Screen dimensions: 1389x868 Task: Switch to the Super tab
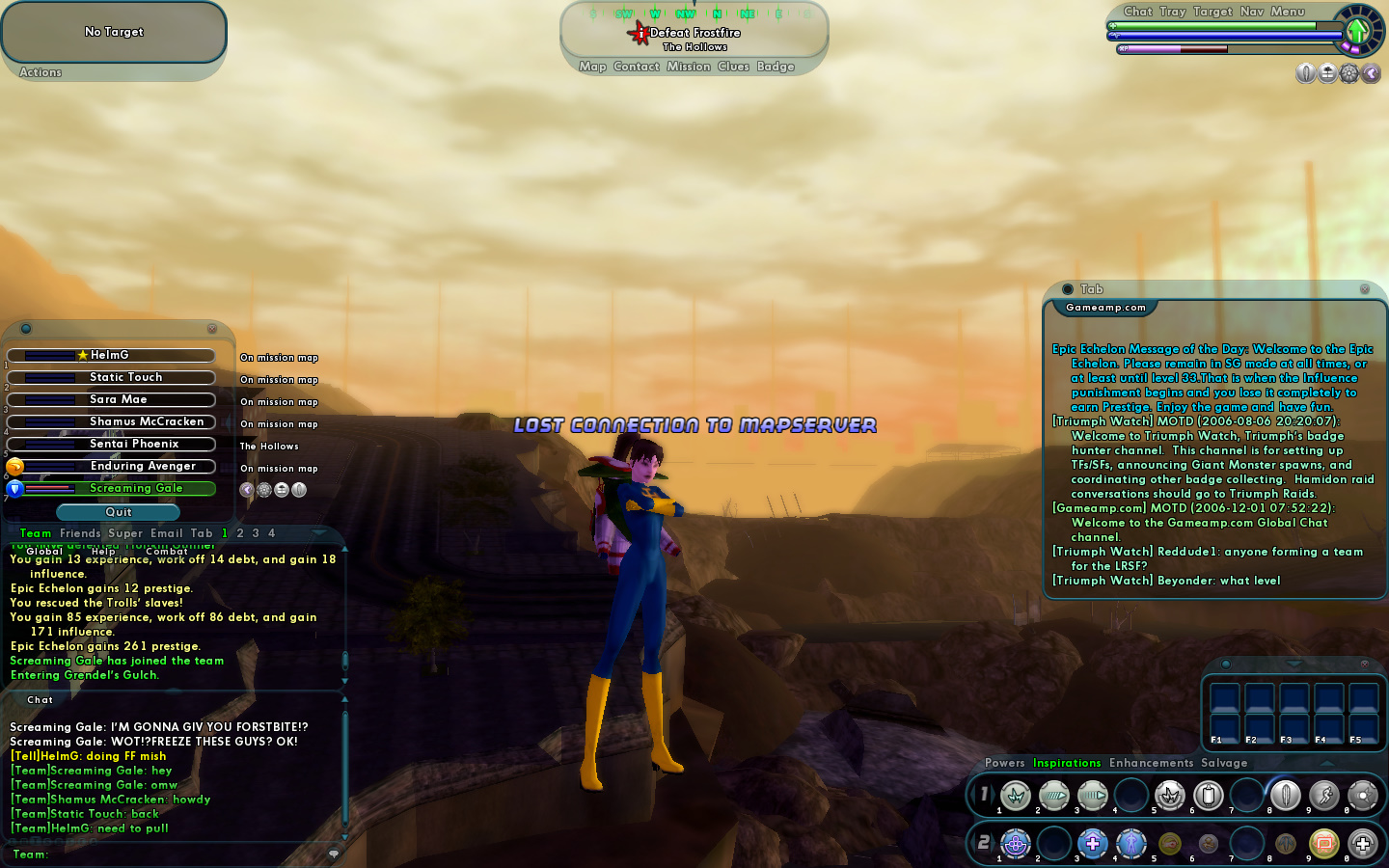click(125, 533)
